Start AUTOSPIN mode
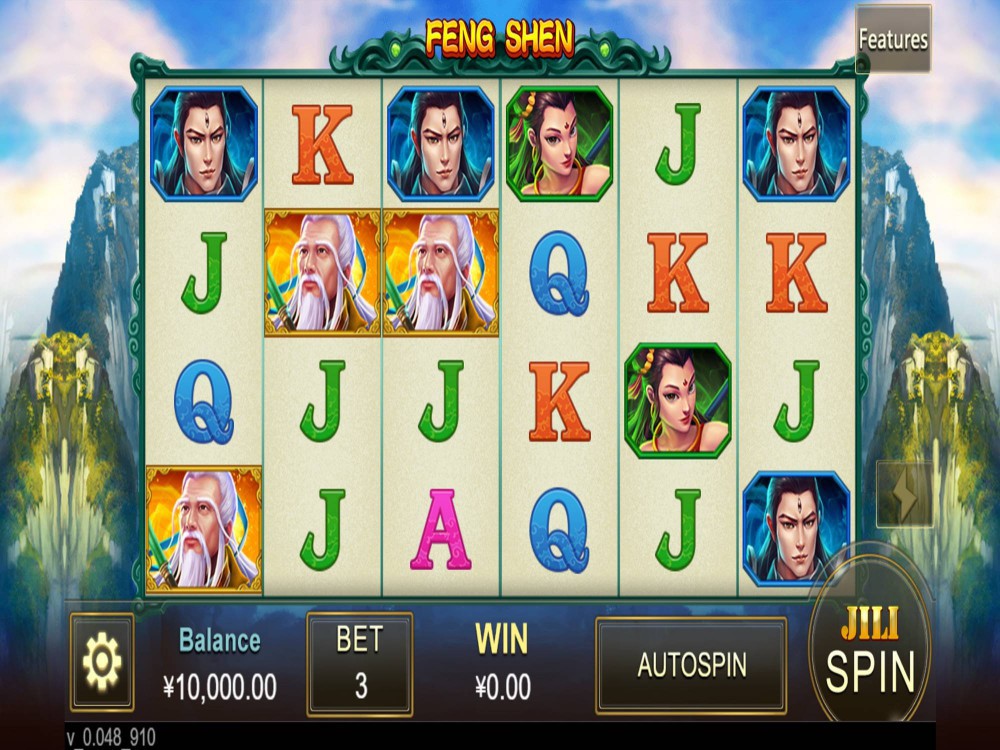This screenshot has height=750, width=1000. click(691, 665)
